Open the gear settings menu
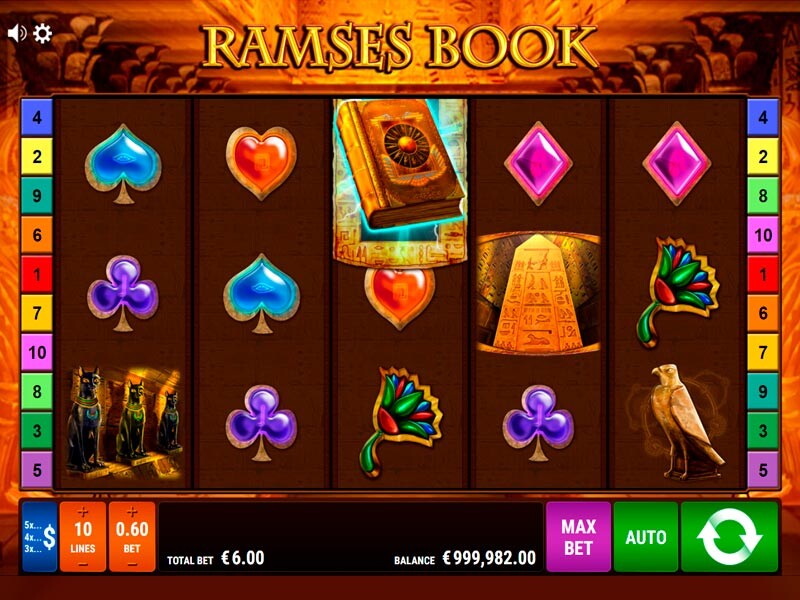This screenshot has width=800, height=600. tap(42, 33)
